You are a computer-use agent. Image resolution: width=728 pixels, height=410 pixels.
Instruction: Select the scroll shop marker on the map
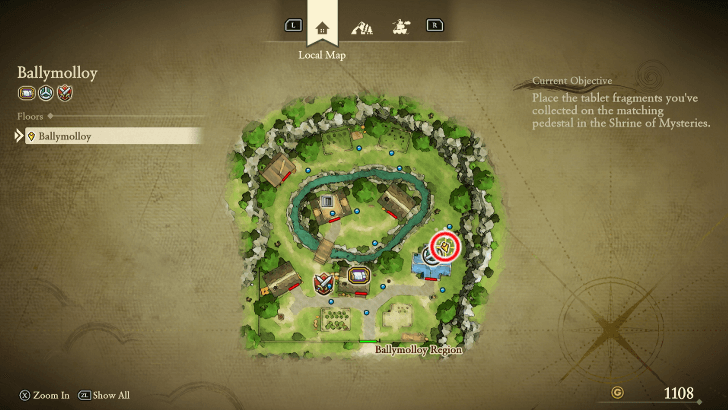pos(357,275)
